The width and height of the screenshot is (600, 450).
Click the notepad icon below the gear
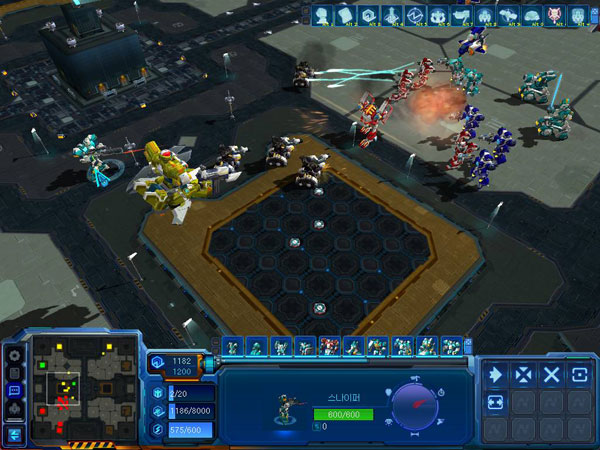(x=14, y=372)
